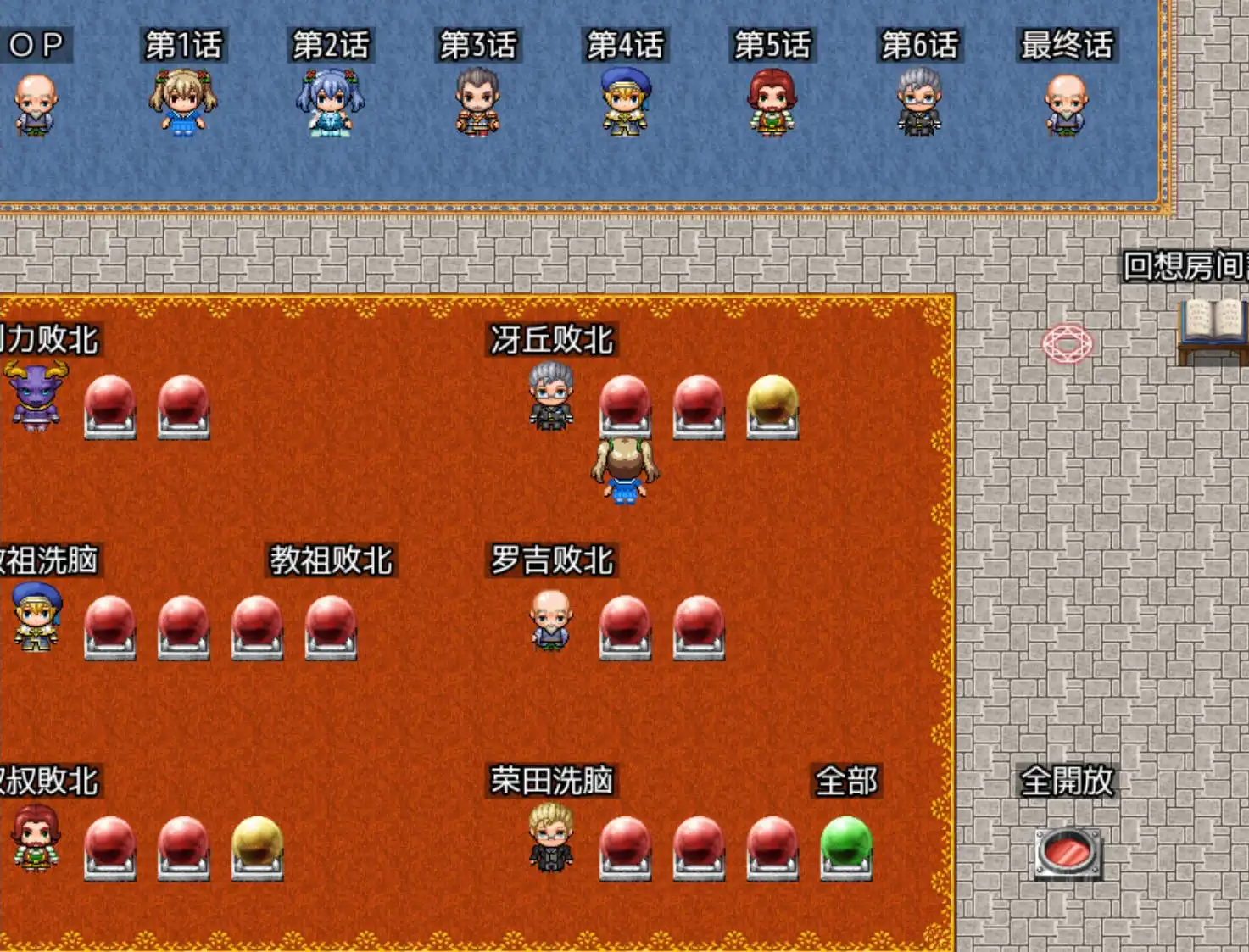Image resolution: width=1249 pixels, height=952 pixels.
Task: Activate the green 全部 orb
Action: click(x=845, y=841)
